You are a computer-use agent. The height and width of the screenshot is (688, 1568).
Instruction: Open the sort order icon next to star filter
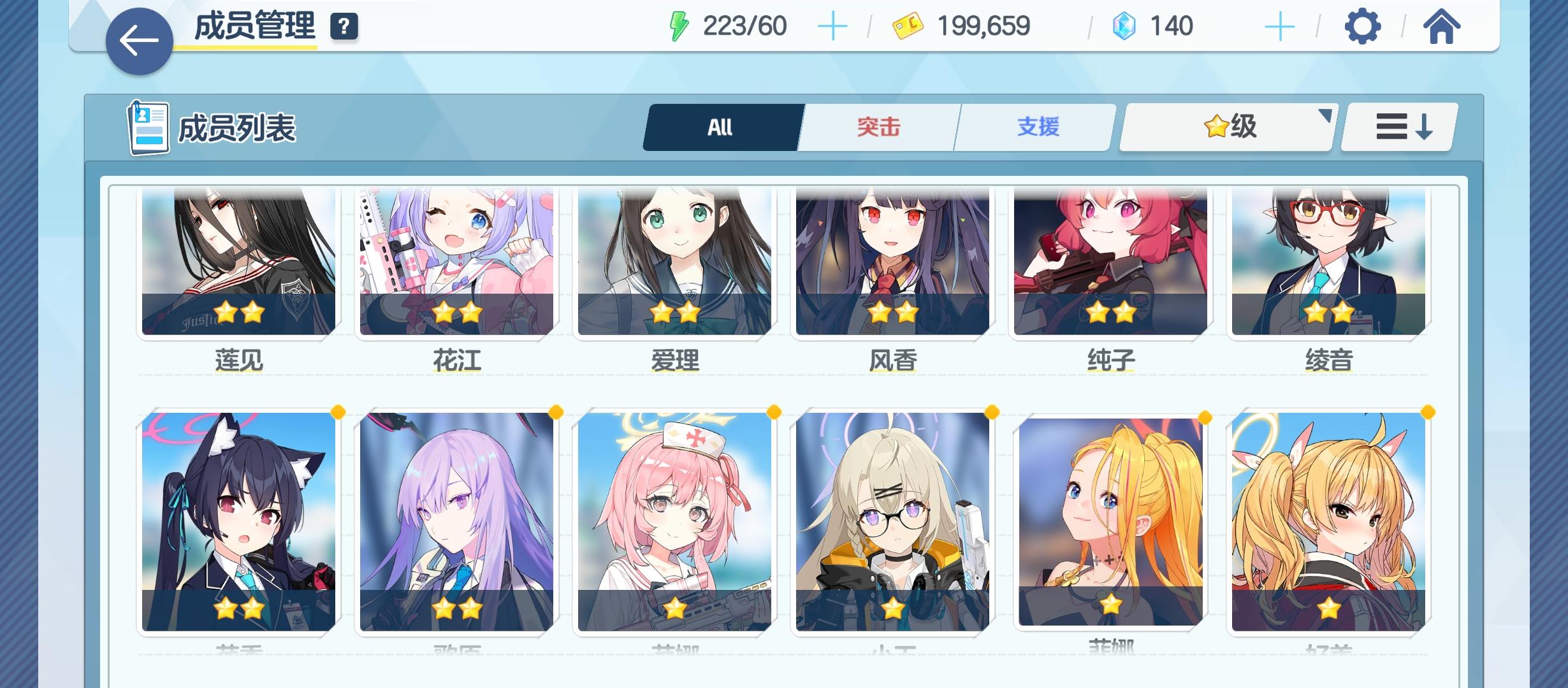point(1397,127)
